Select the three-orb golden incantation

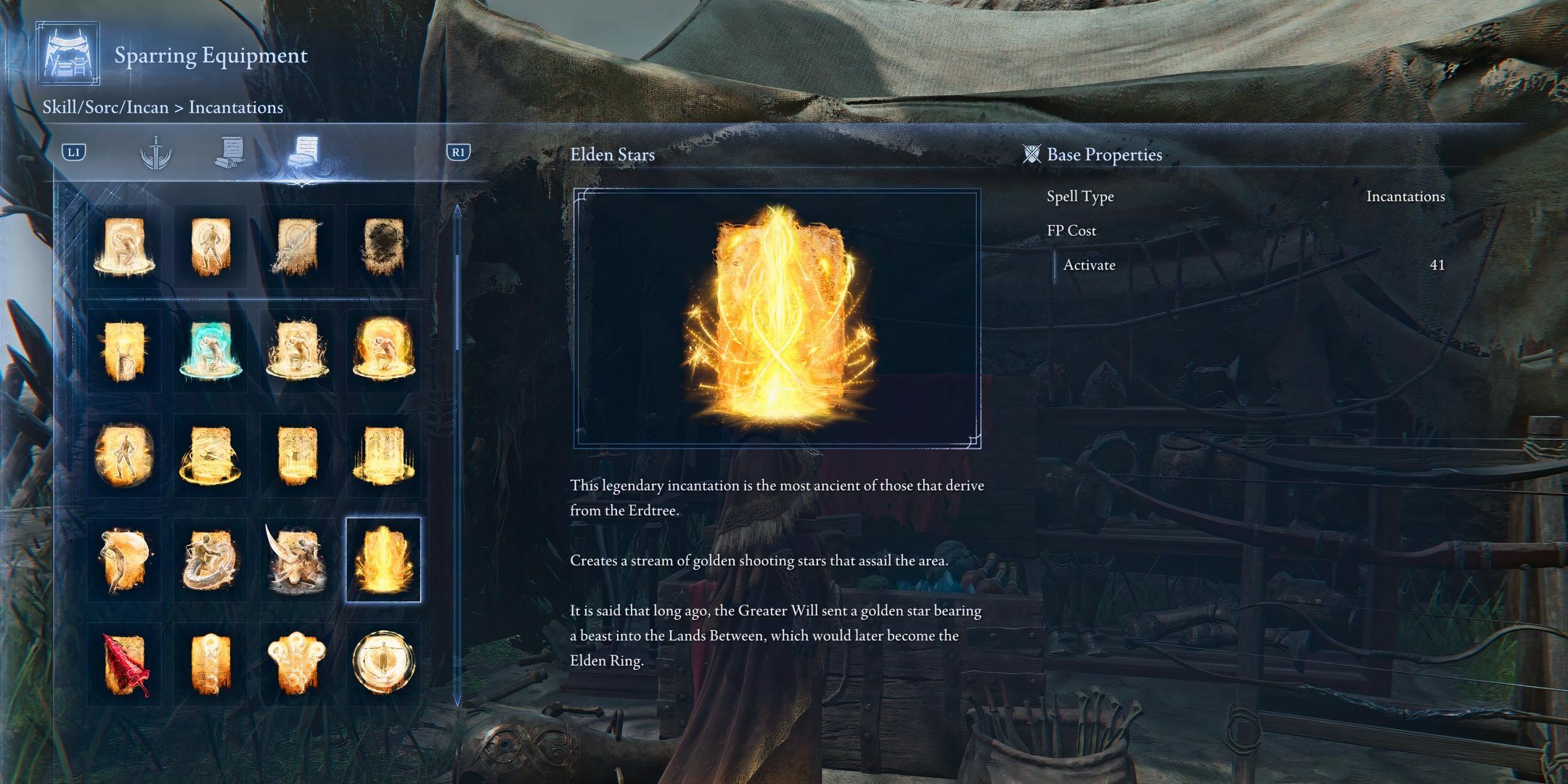(x=296, y=664)
